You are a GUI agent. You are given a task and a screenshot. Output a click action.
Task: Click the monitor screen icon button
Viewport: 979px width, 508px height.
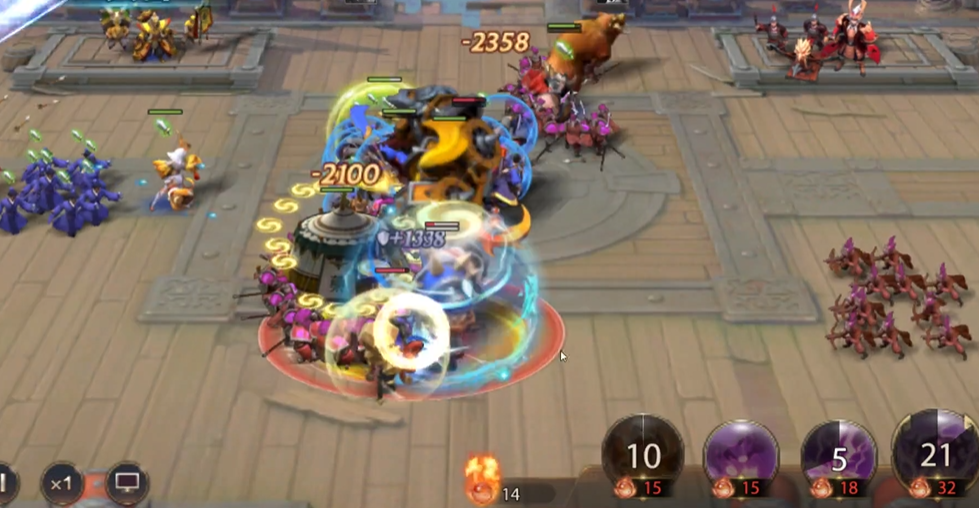point(127,483)
